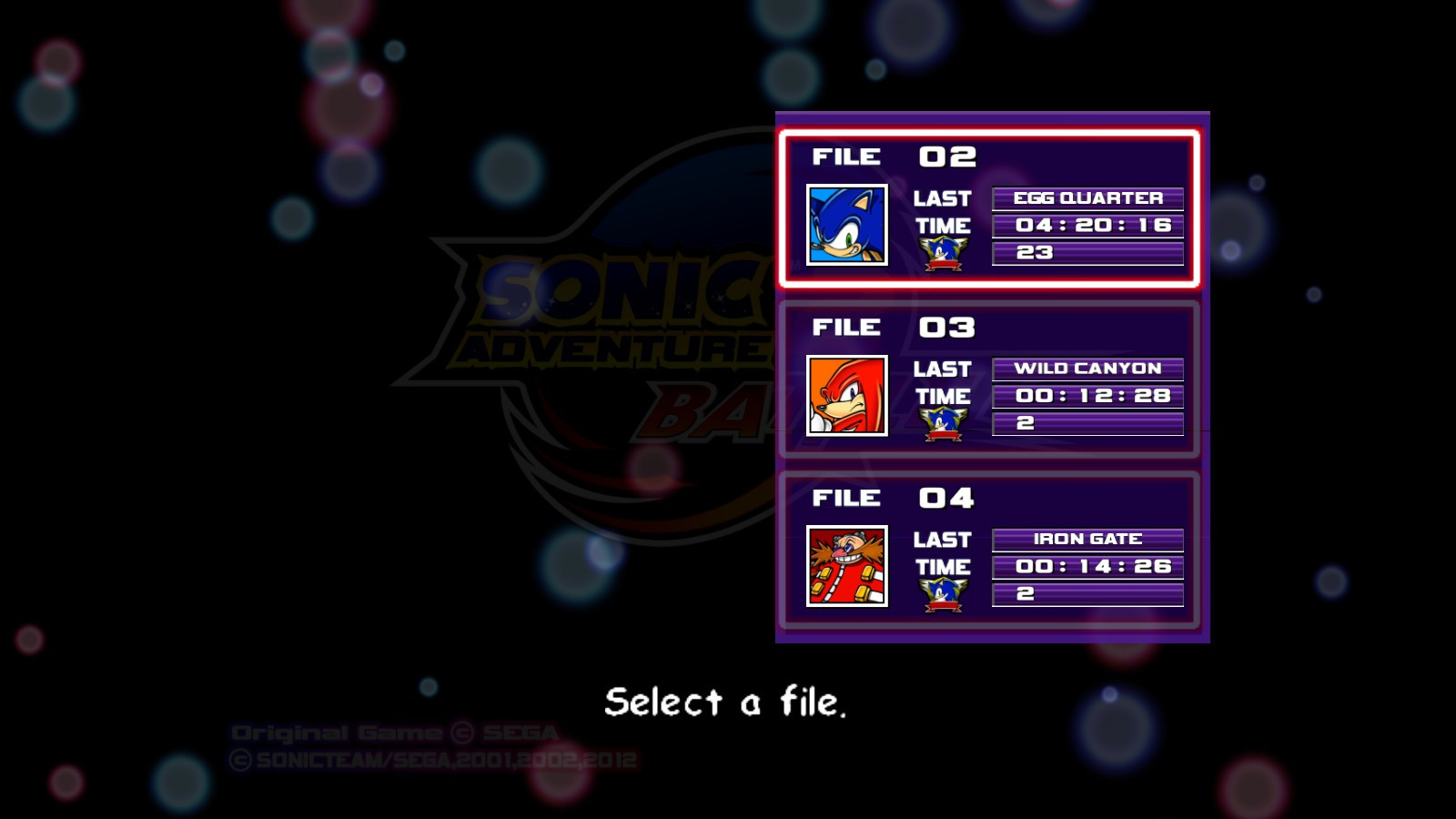Click the Knuckles portrait on File 03
The image size is (1456, 819).
tap(847, 395)
